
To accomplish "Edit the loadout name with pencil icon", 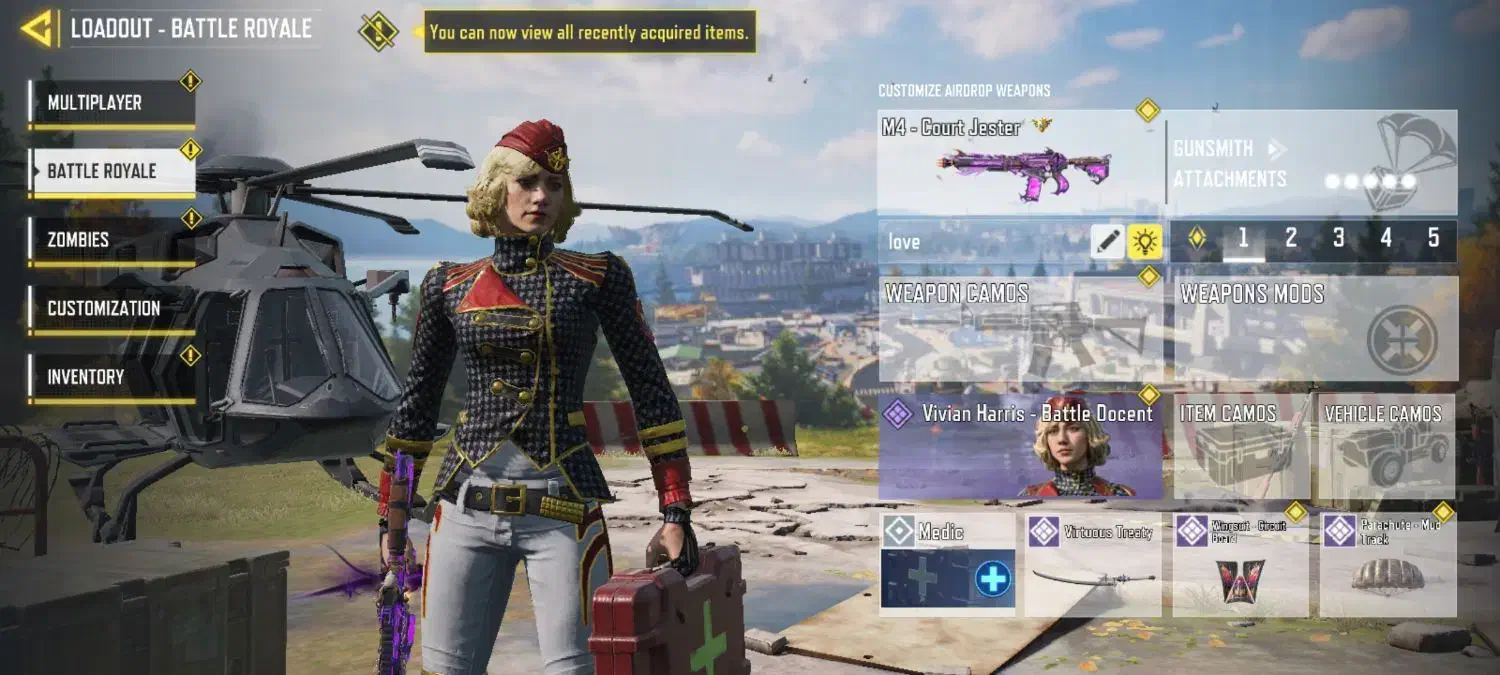I will [1107, 241].
